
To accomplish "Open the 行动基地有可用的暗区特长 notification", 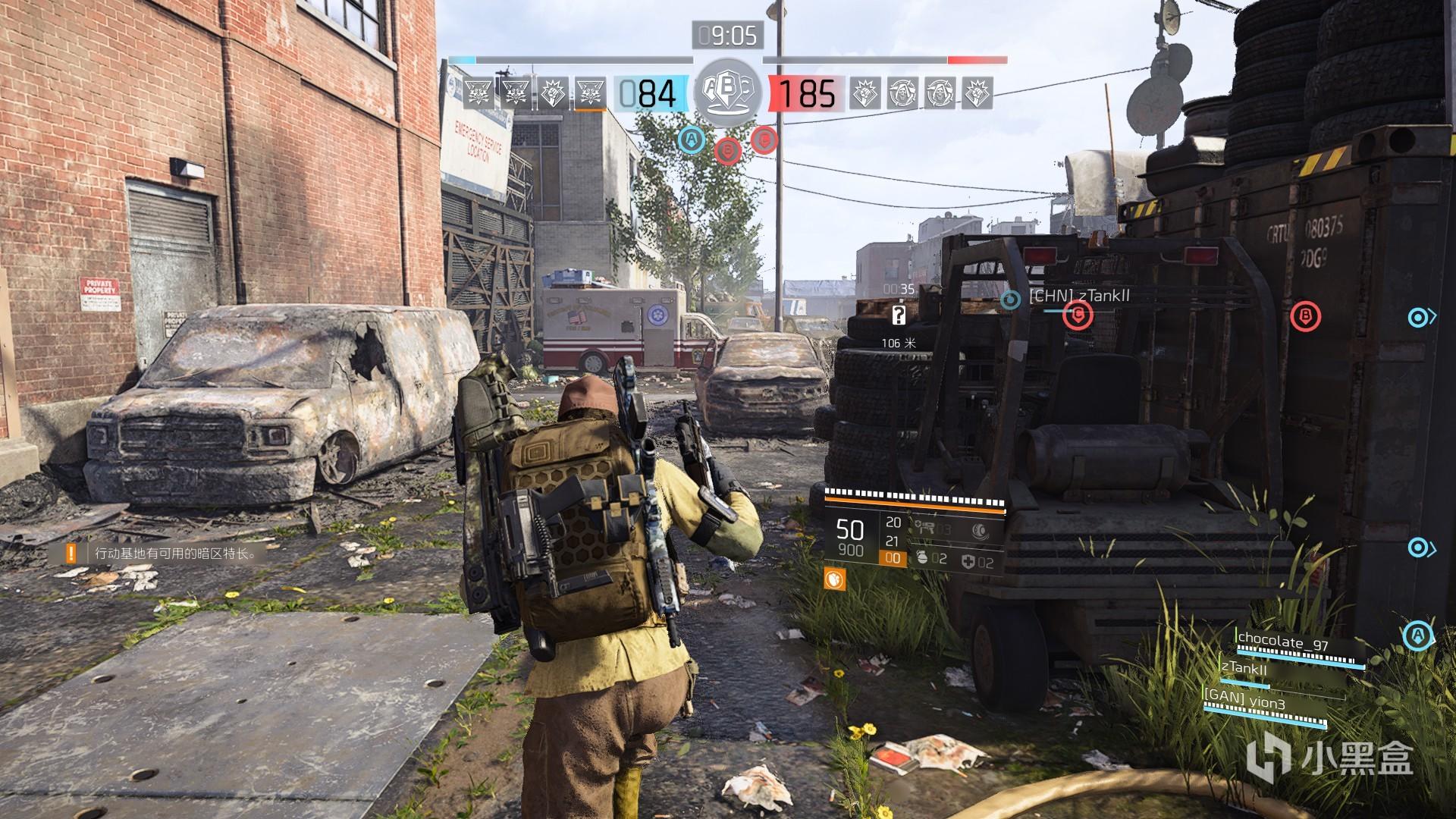I will pyautogui.click(x=176, y=554).
